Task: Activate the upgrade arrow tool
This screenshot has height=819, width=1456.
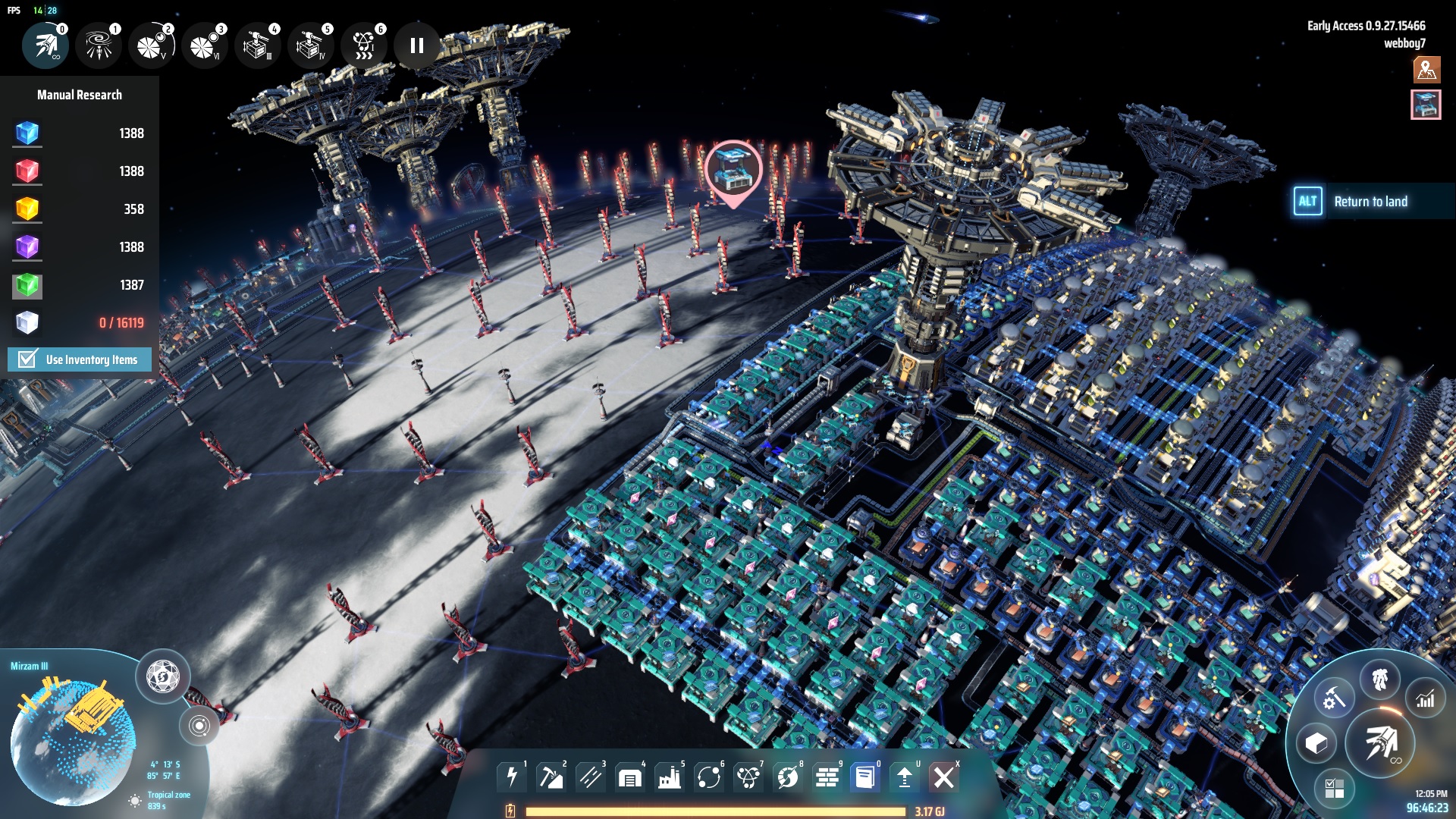Action: [x=904, y=777]
